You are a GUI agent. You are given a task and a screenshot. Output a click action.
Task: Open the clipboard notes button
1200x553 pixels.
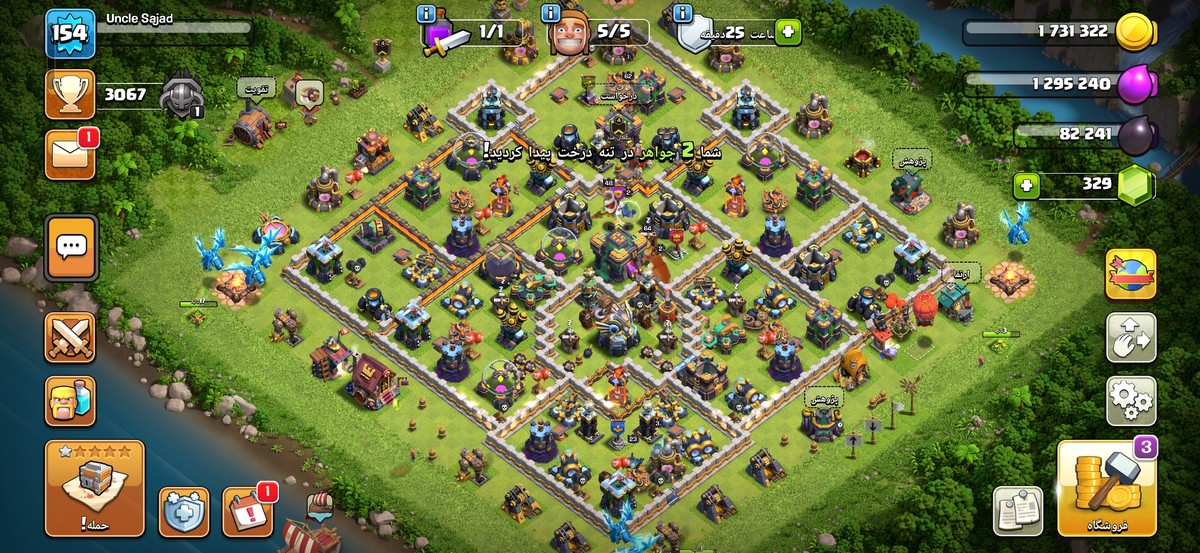coord(1018,511)
